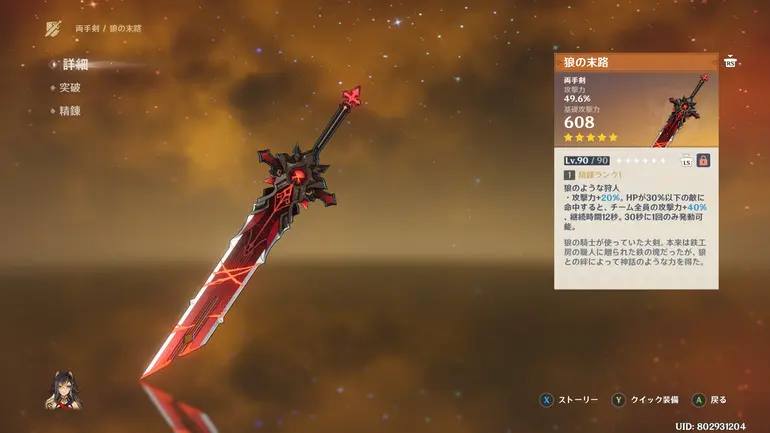Viewport: 770px width, 433px height.
Task: Toggle the red weapon lock icon
Action: [x=703, y=160]
